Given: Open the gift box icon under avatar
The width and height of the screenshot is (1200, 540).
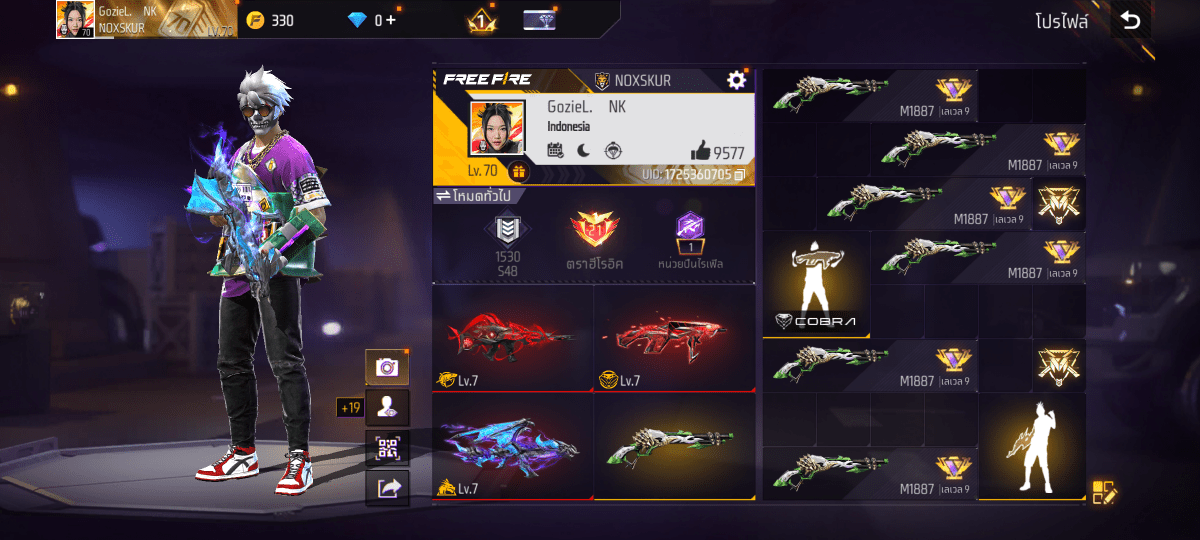Looking at the screenshot, I should pyautogui.click(x=518, y=173).
